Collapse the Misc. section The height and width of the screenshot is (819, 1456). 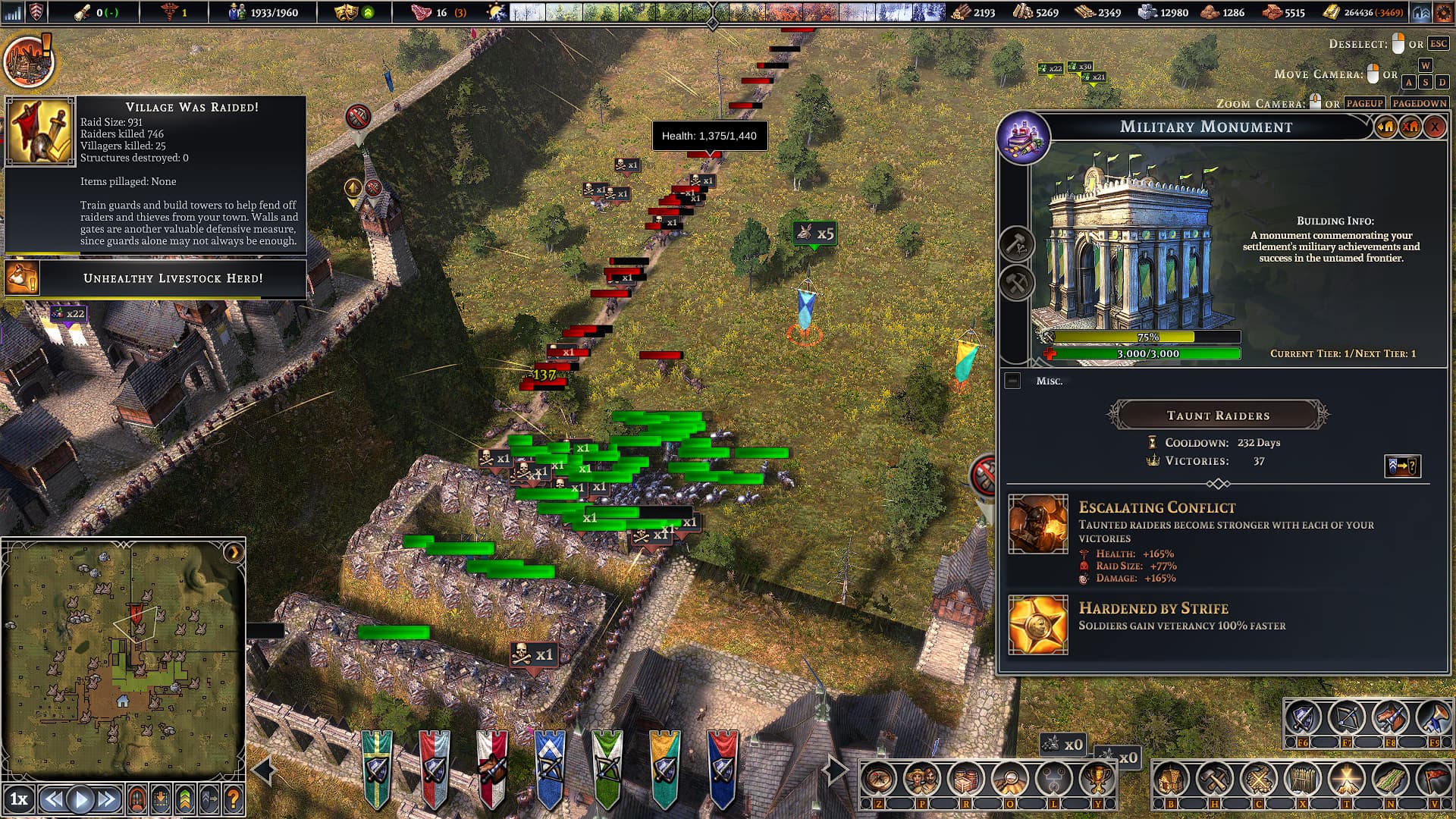click(1012, 381)
